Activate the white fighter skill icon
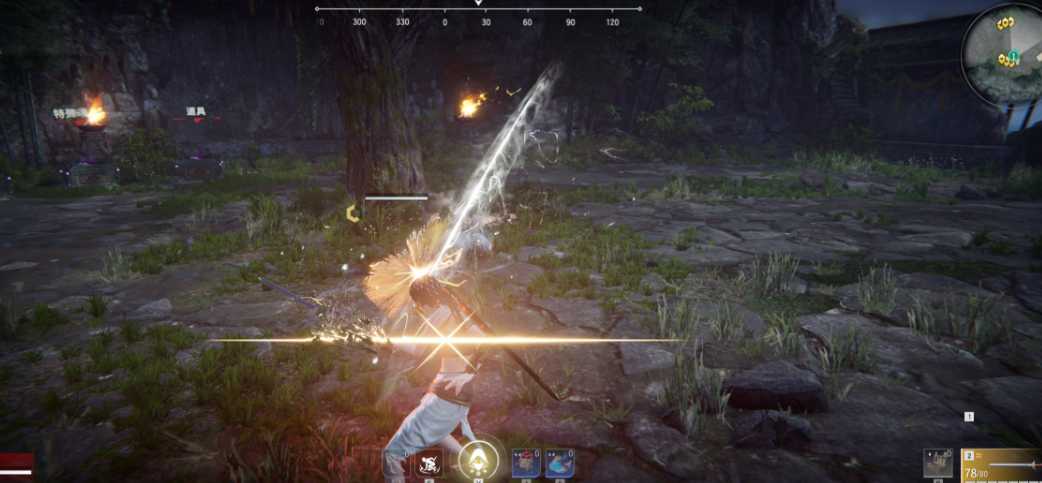1042x483 pixels. [x=430, y=463]
